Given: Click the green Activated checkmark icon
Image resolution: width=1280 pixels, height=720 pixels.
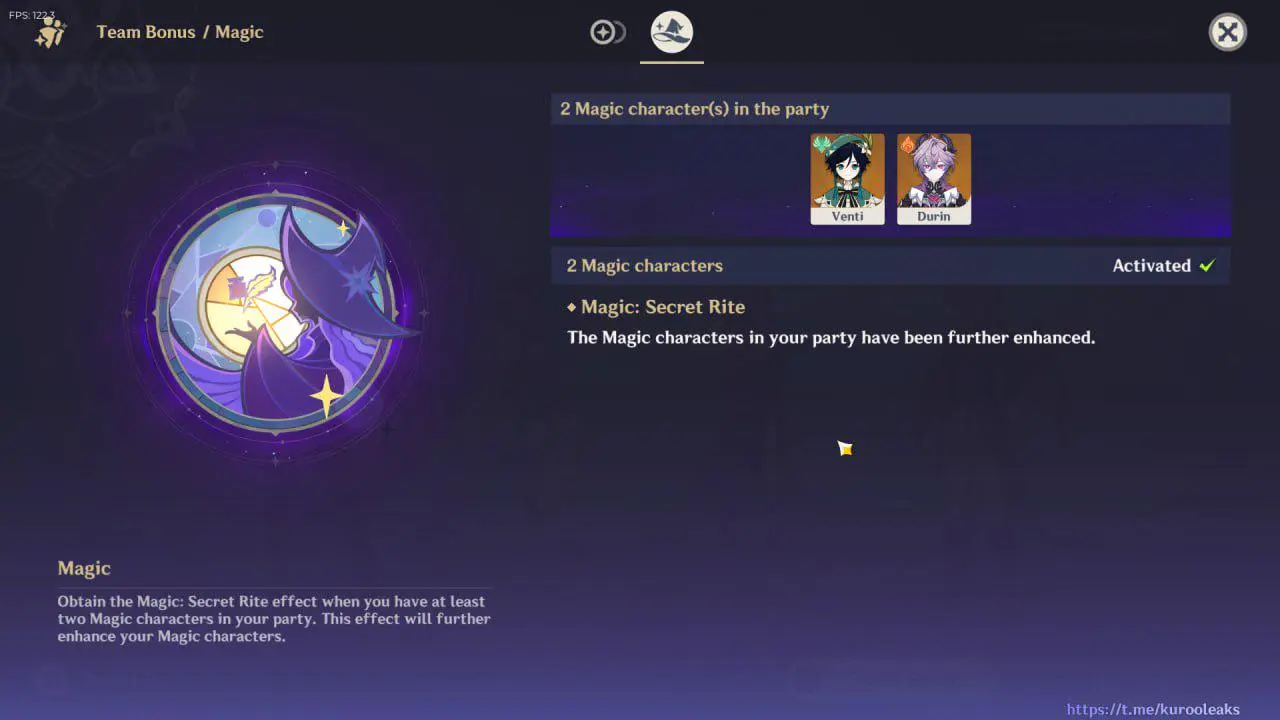Looking at the screenshot, I should [x=1207, y=265].
